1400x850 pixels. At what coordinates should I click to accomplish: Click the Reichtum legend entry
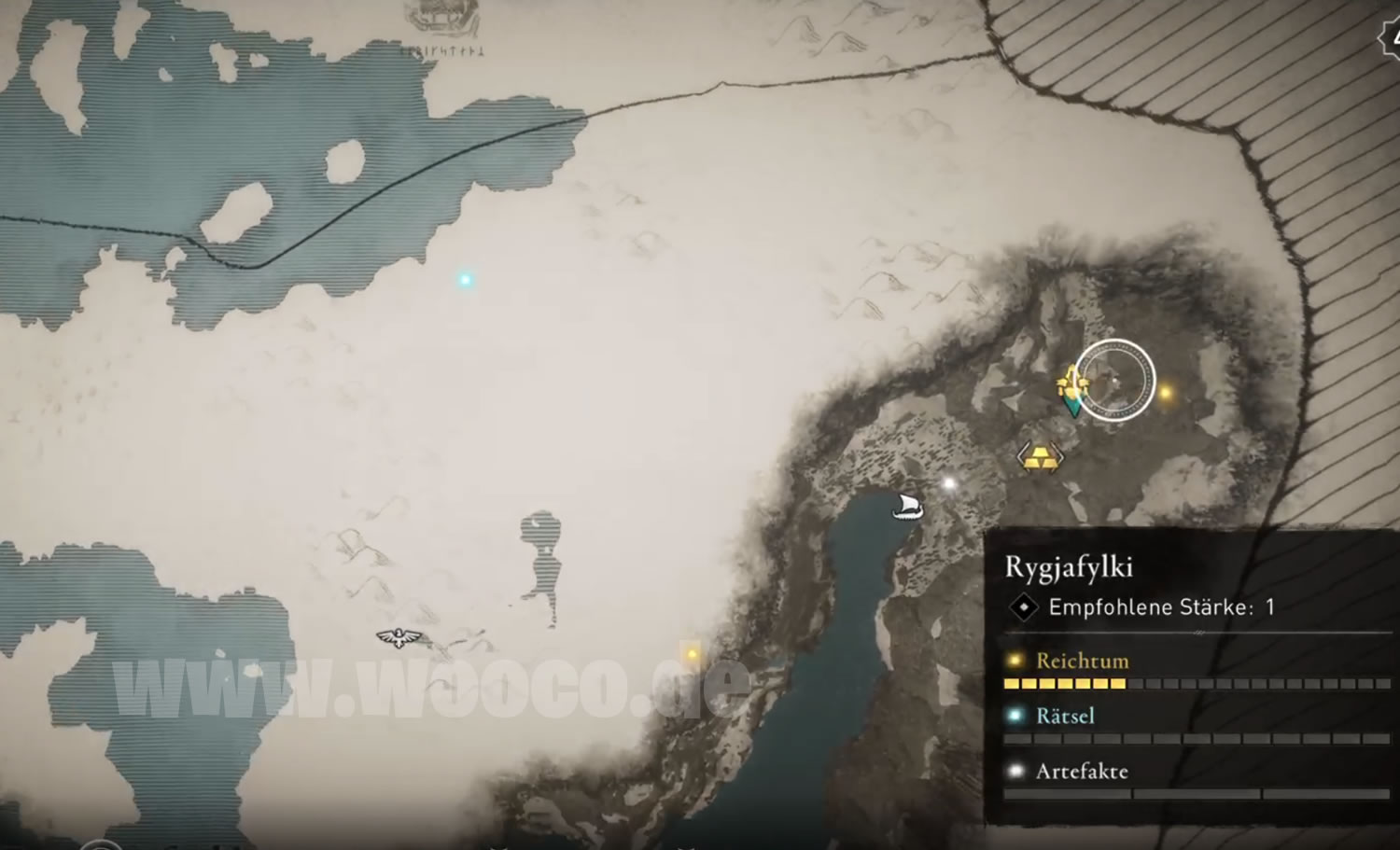1082,661
